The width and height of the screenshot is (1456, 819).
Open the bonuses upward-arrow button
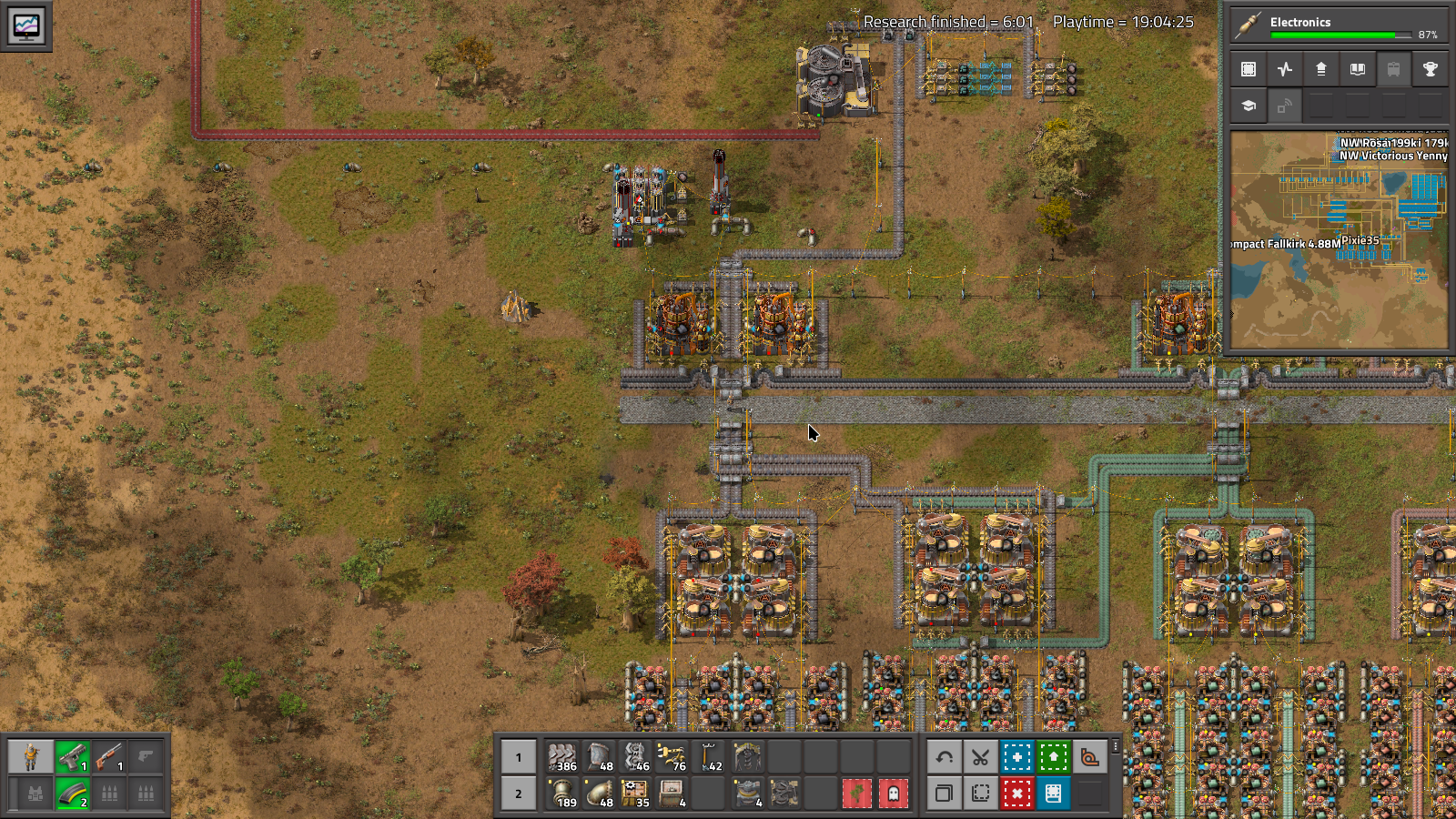point(1320,69)
